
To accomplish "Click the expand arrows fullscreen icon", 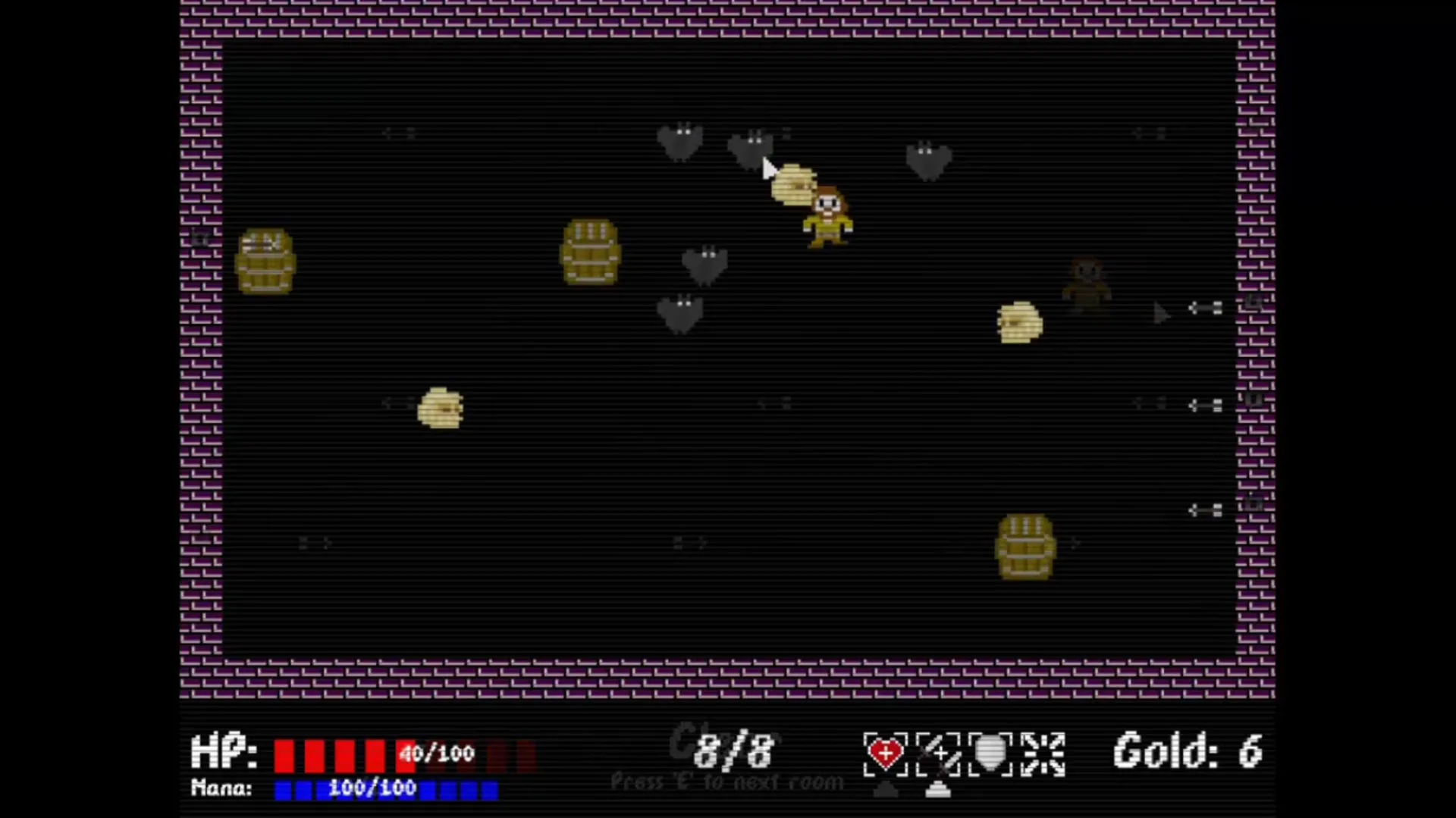I will (1043, 753).
